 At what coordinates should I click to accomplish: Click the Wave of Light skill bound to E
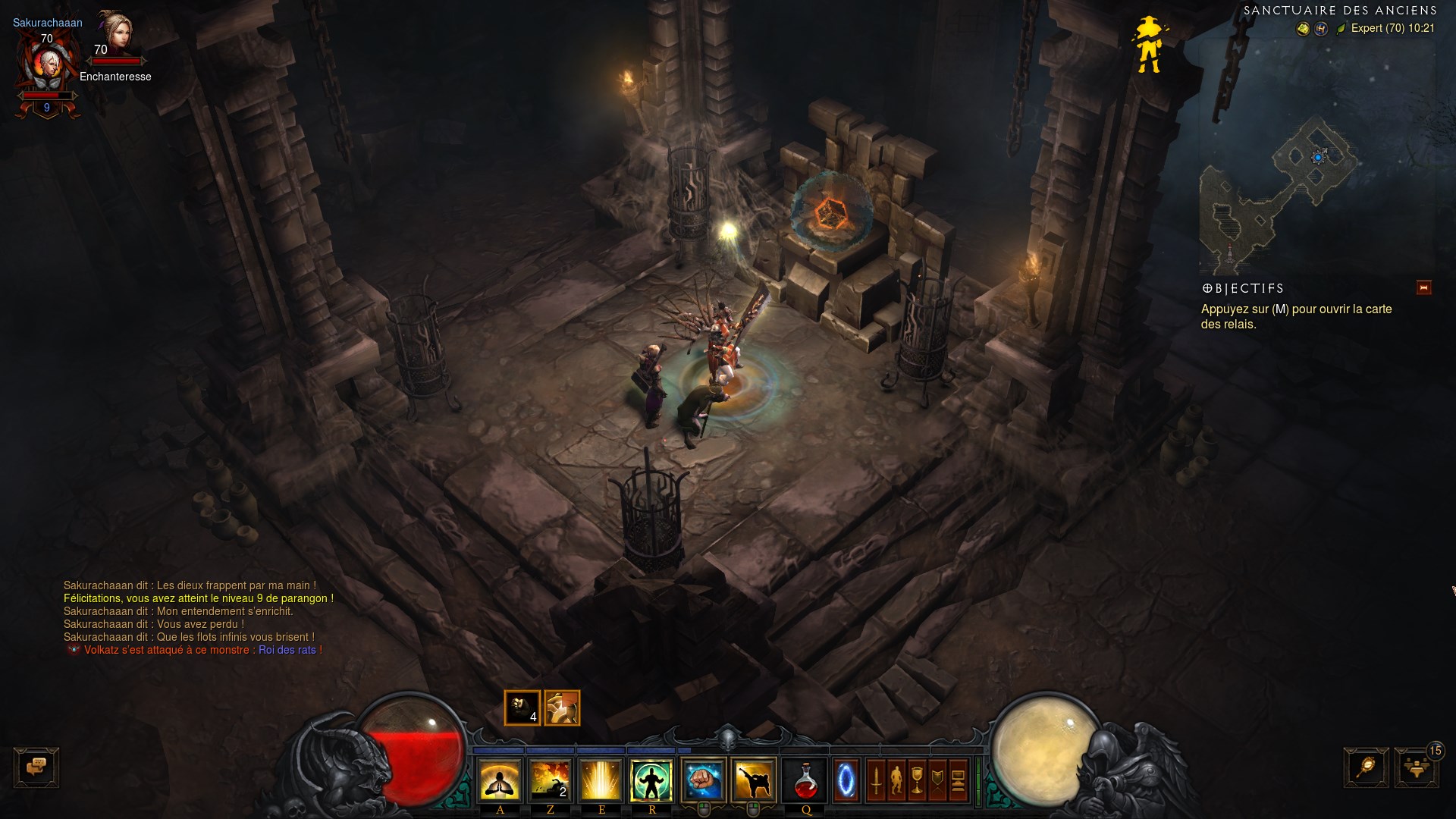(601, 780)
